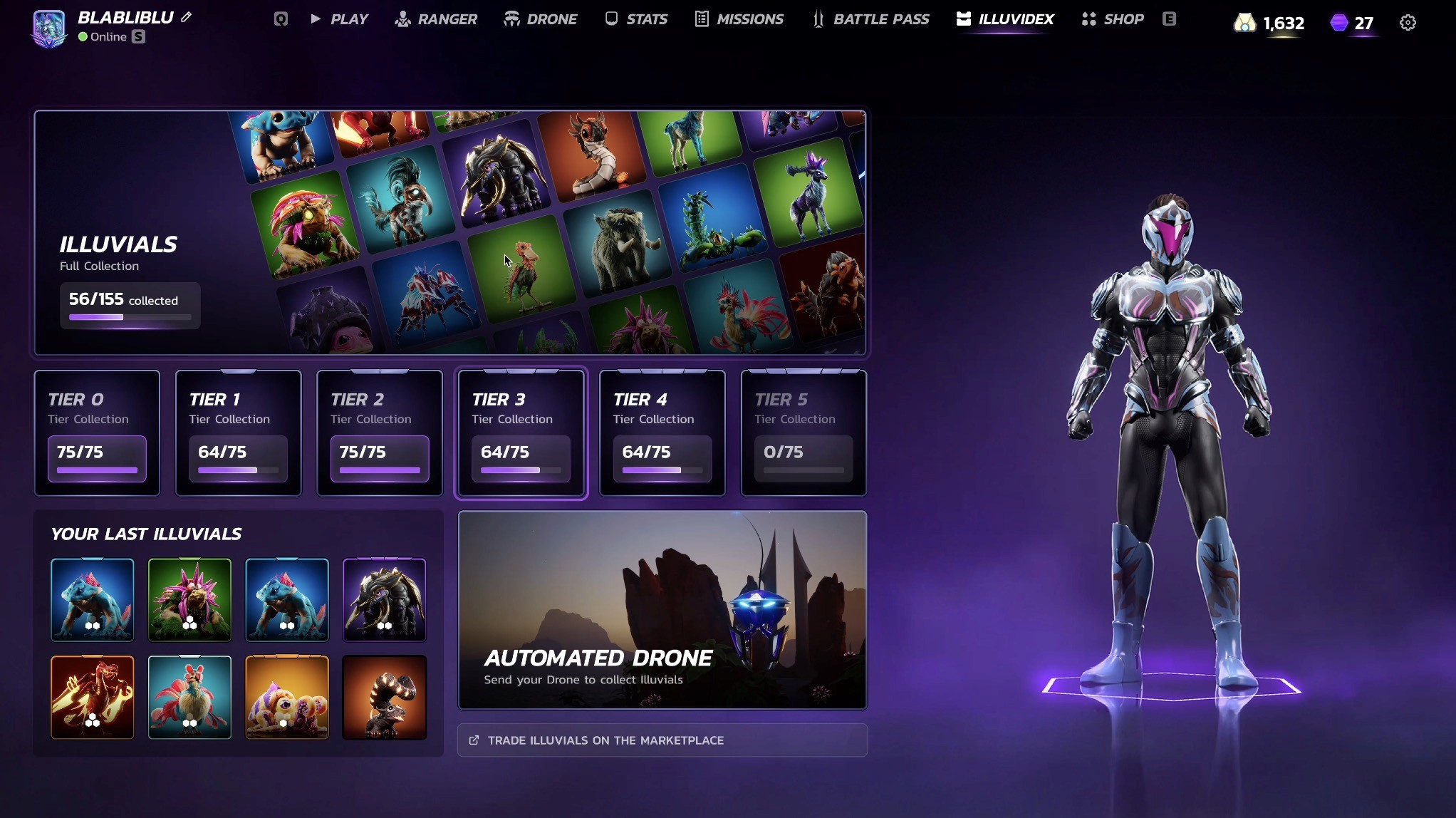
Task: Open the Illuvials Full Collection banner
Action: click(450, 232)
